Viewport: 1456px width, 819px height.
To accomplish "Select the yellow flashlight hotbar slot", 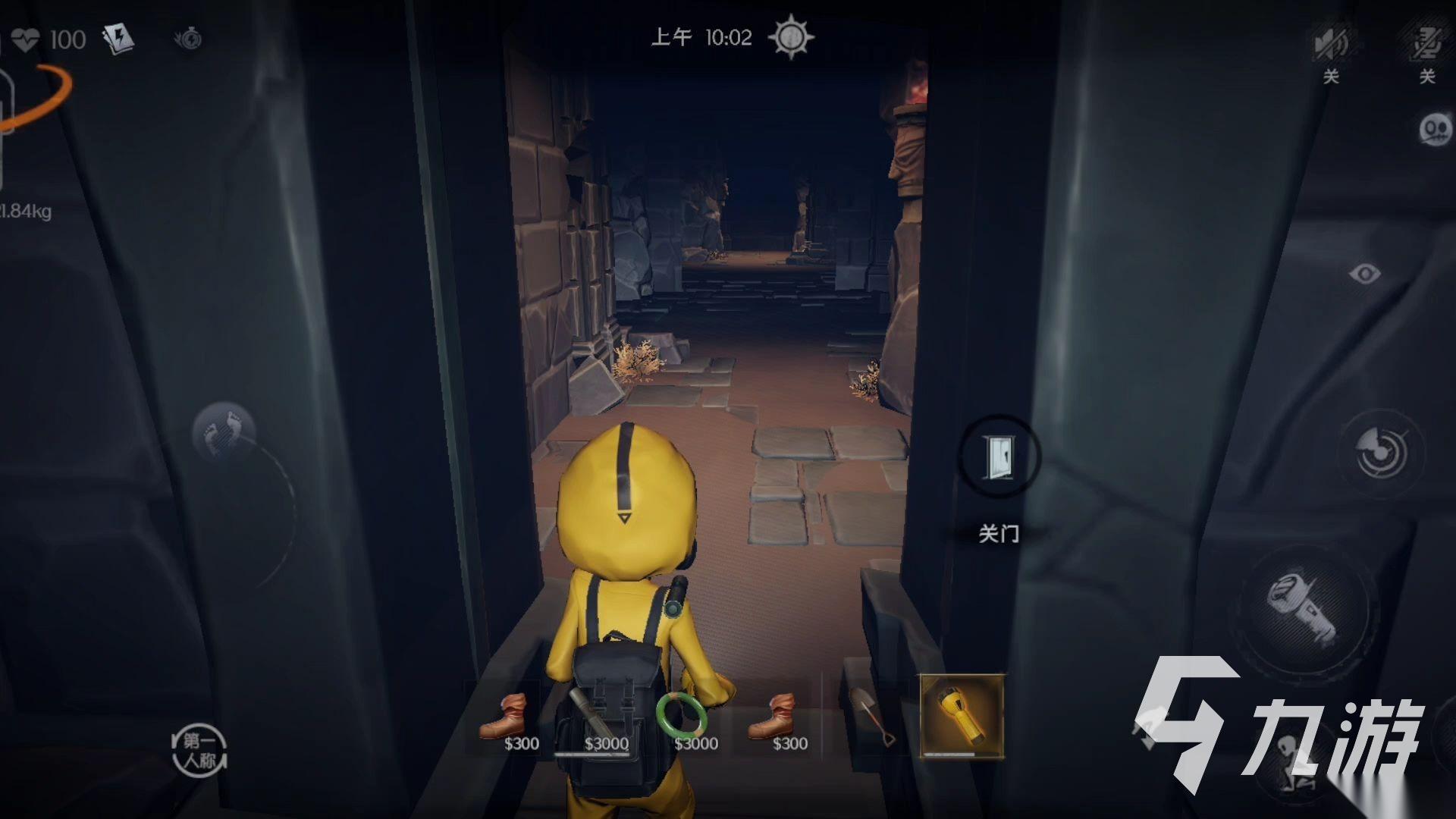I will (x=962, y=716).
